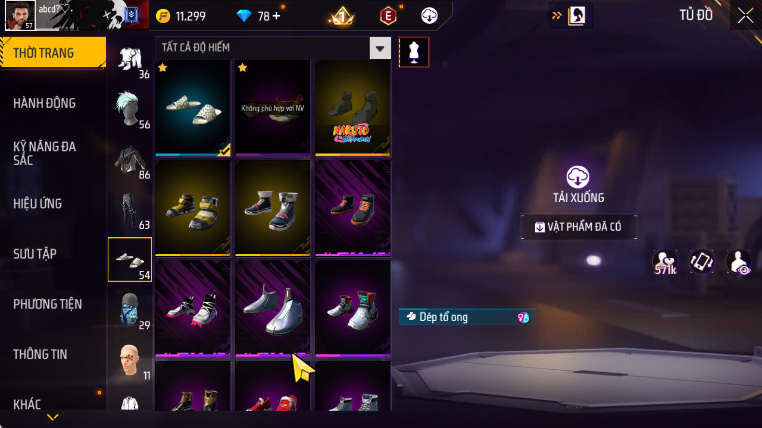This screenshot has height=428, width=762.
Task: Select the THỜI TRANG tab
Action: 43,53
